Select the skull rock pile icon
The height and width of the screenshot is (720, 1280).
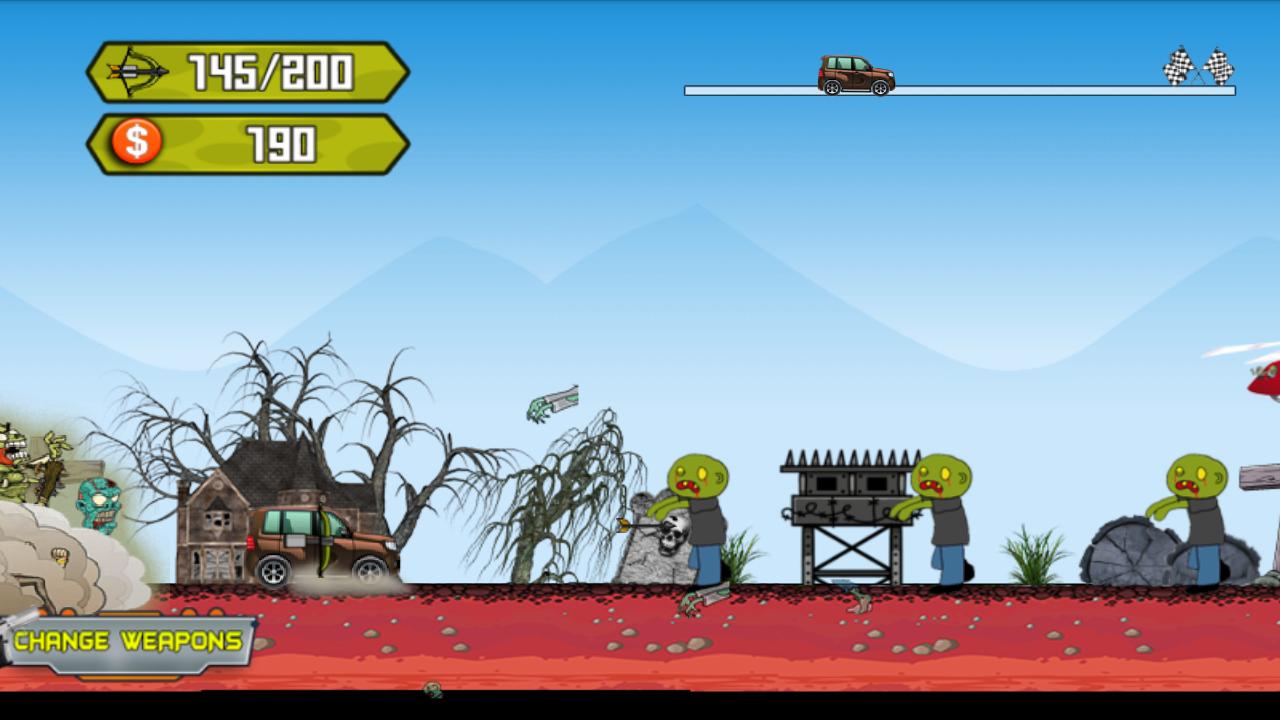[x=665, y=540]
